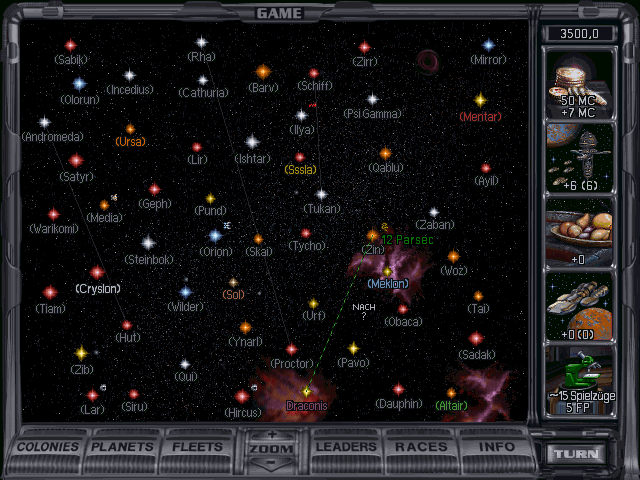Pick the Mentar star system

480,100
